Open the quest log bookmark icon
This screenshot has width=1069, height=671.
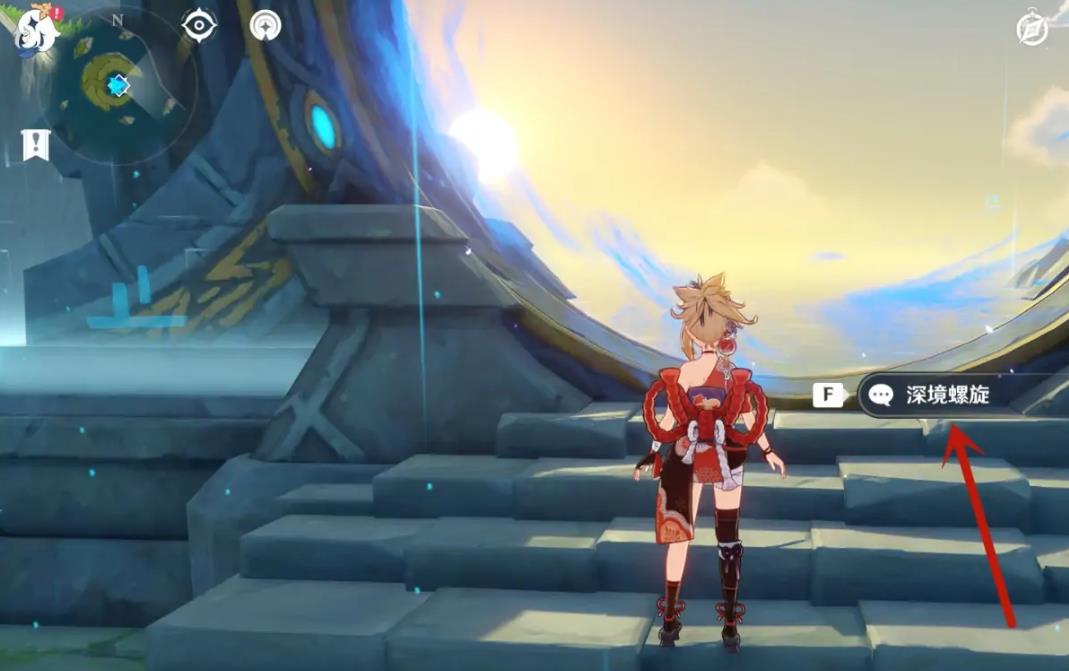[35, 145]
